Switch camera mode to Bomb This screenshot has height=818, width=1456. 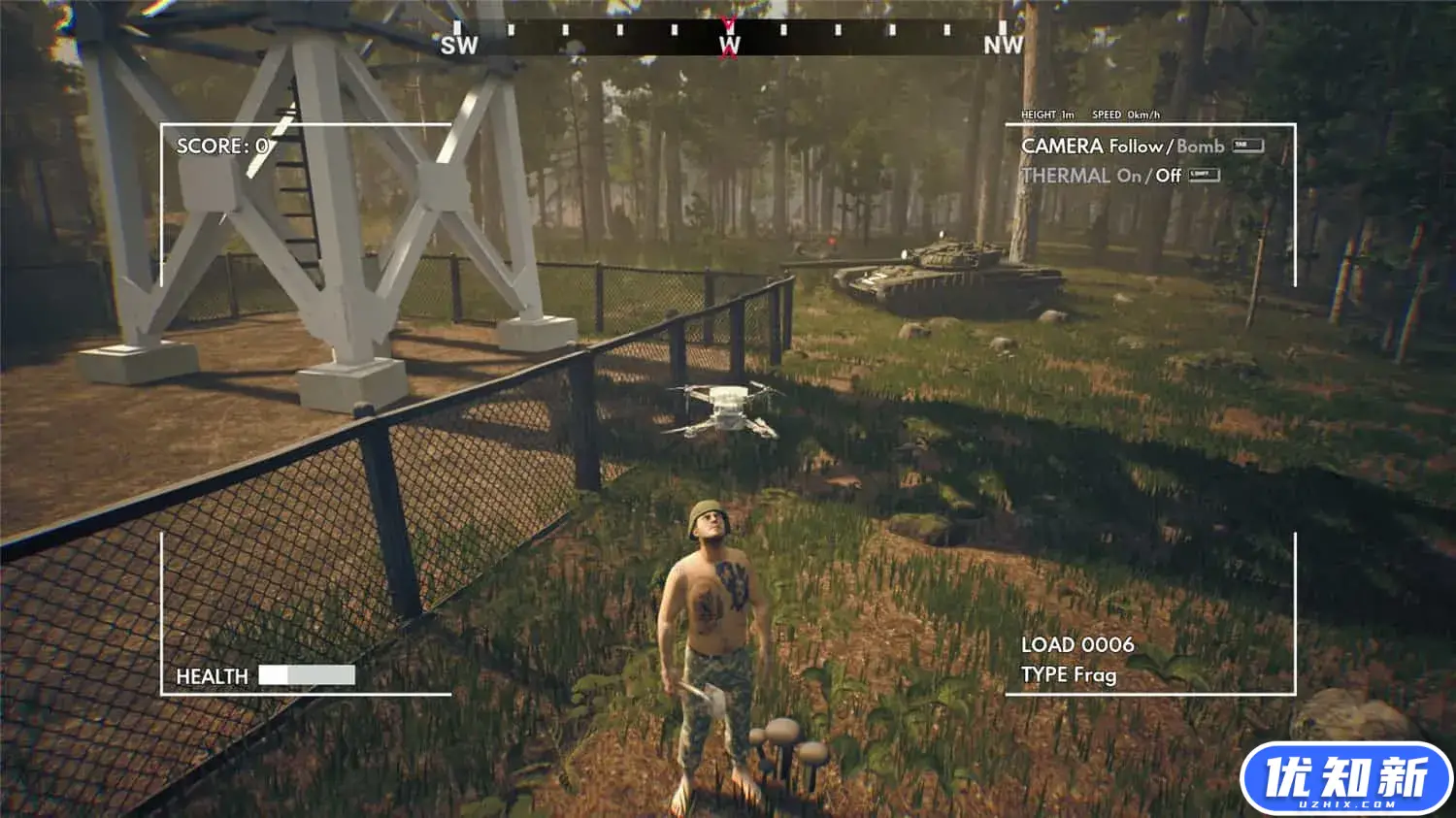click(x=1200, y=147)
